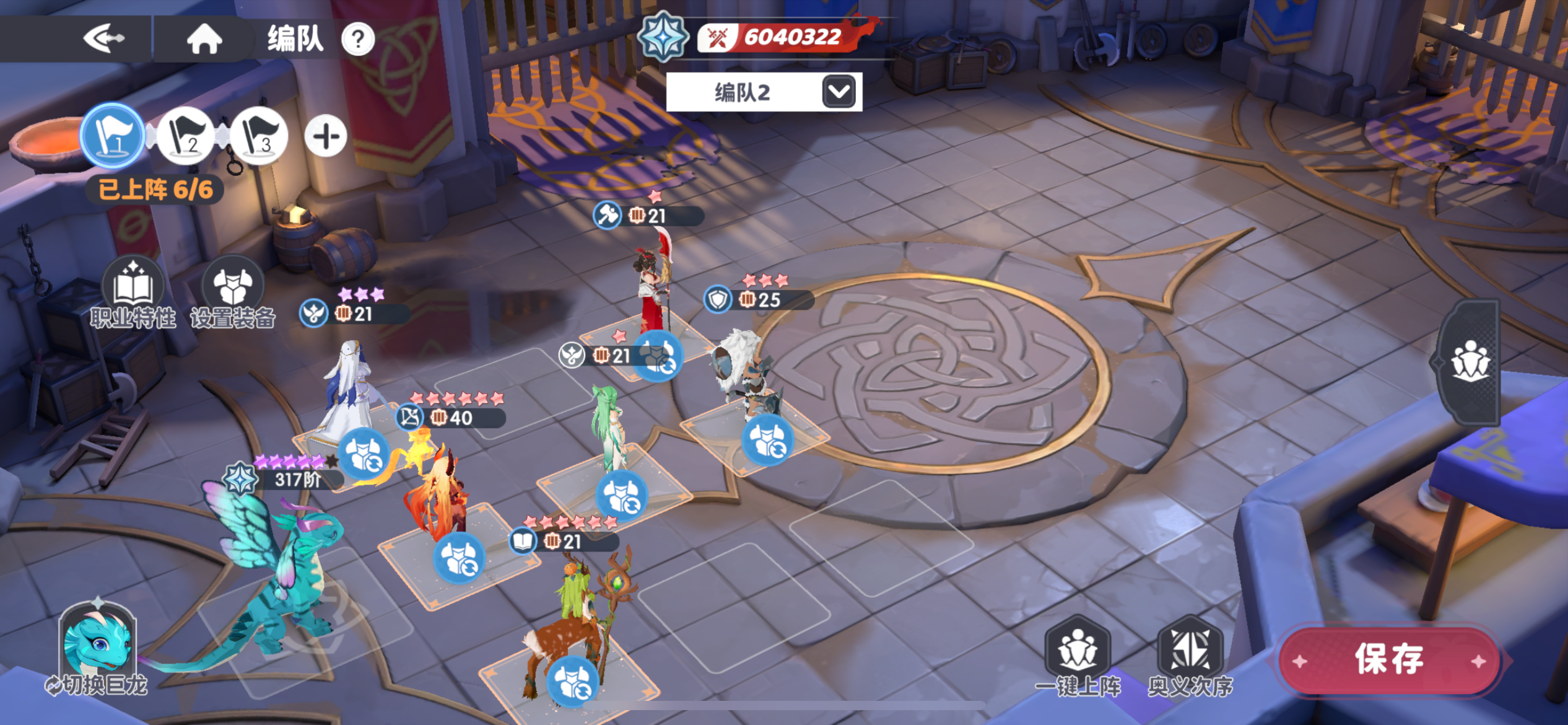The width and height of the screenshot is (1568, 725).
Task: Tap the plus icon to add new formation
Action: 326,136
